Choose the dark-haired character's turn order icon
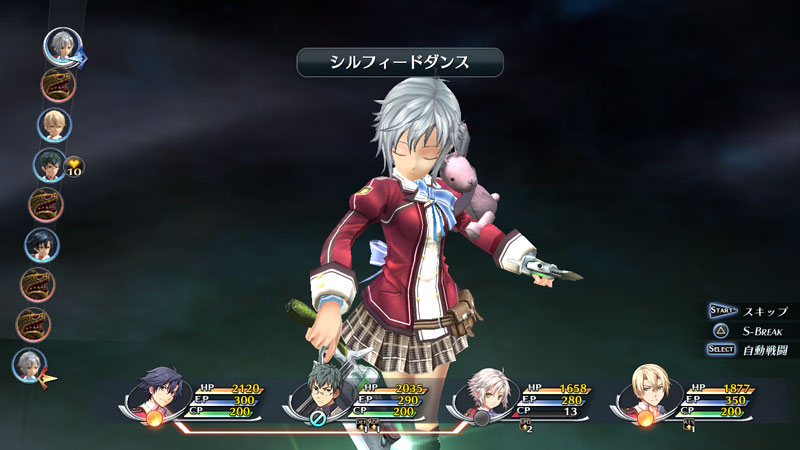This screenshot has height=450, width=800. tap(41, 246)
